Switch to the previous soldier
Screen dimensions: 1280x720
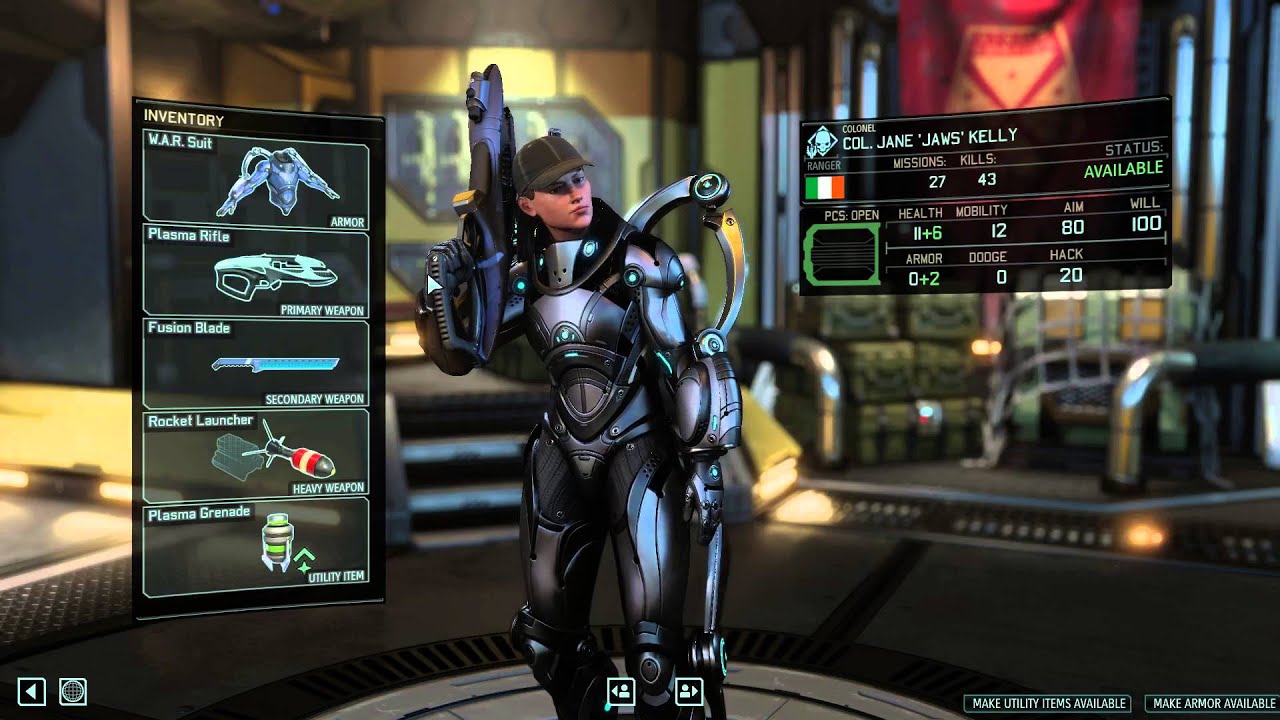pyautogui.click(x=621, y=691)
